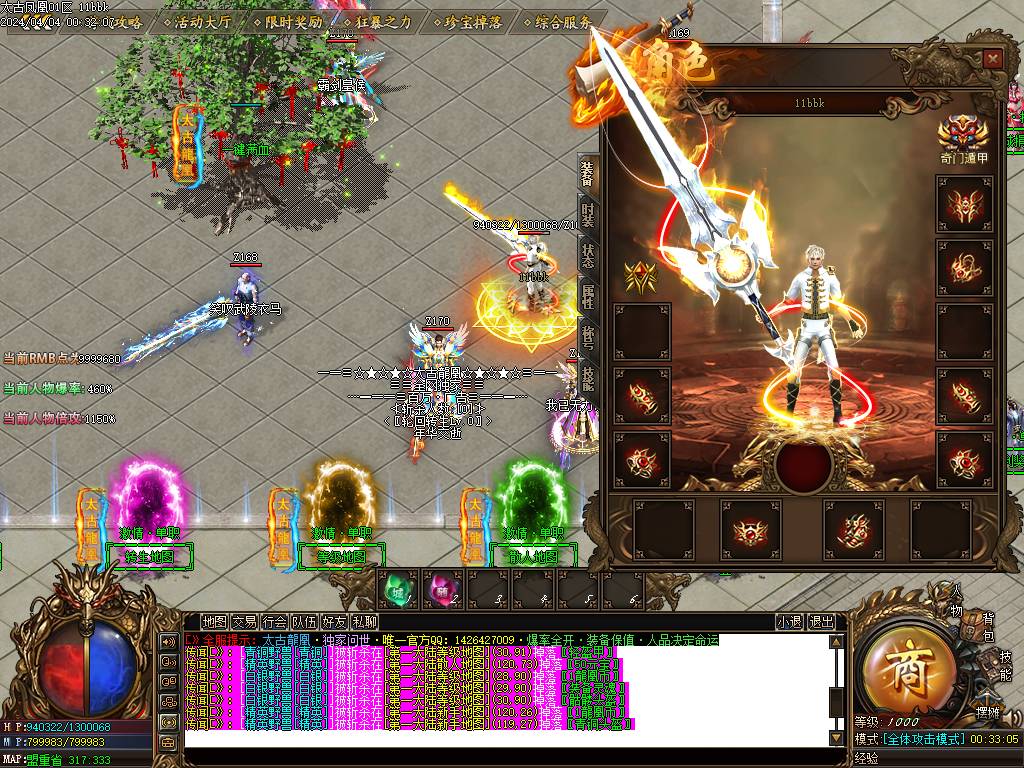1024x768 pixels.
Task: Click the 交易 trade button
Action: coord(244,622)
